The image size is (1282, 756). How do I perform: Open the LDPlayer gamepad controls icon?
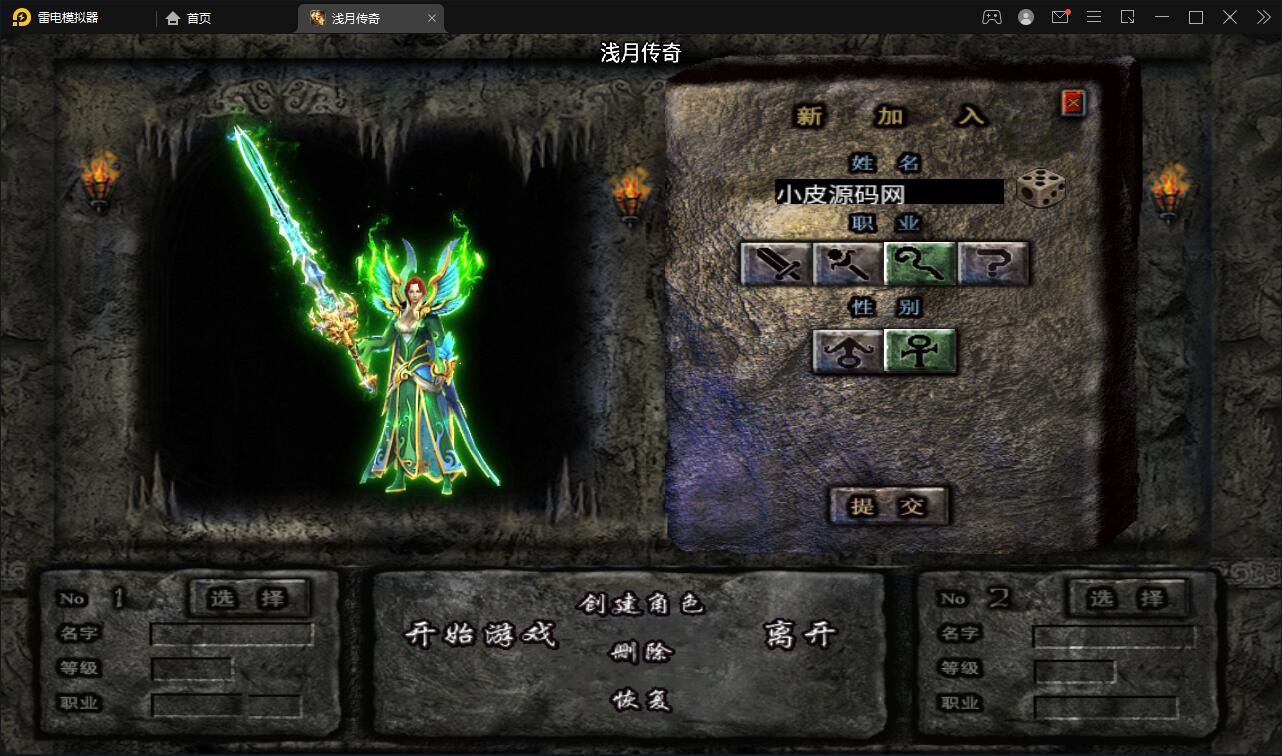(991, 17)
